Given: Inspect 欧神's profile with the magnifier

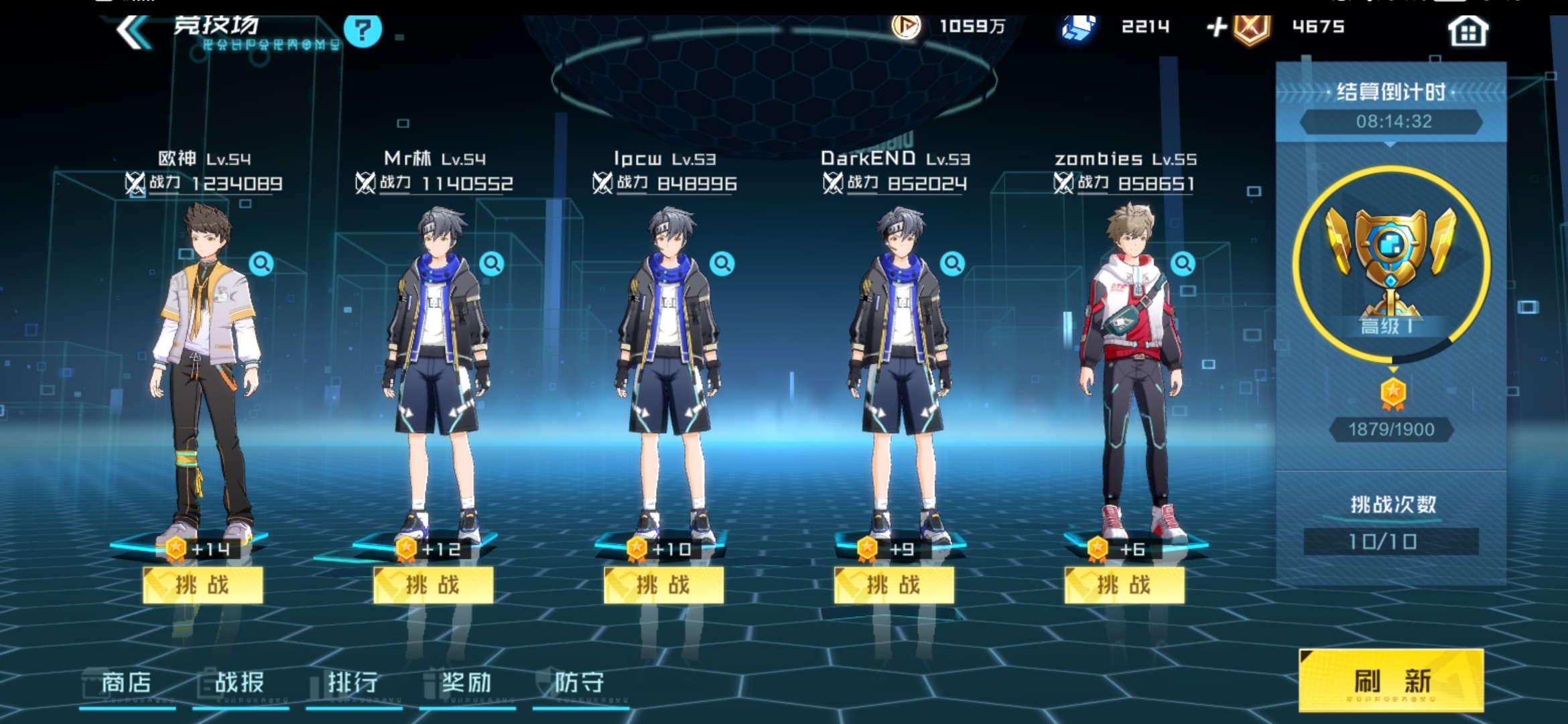Looking at the screenshot, I should pyautogui.click(x=261, y=263).
